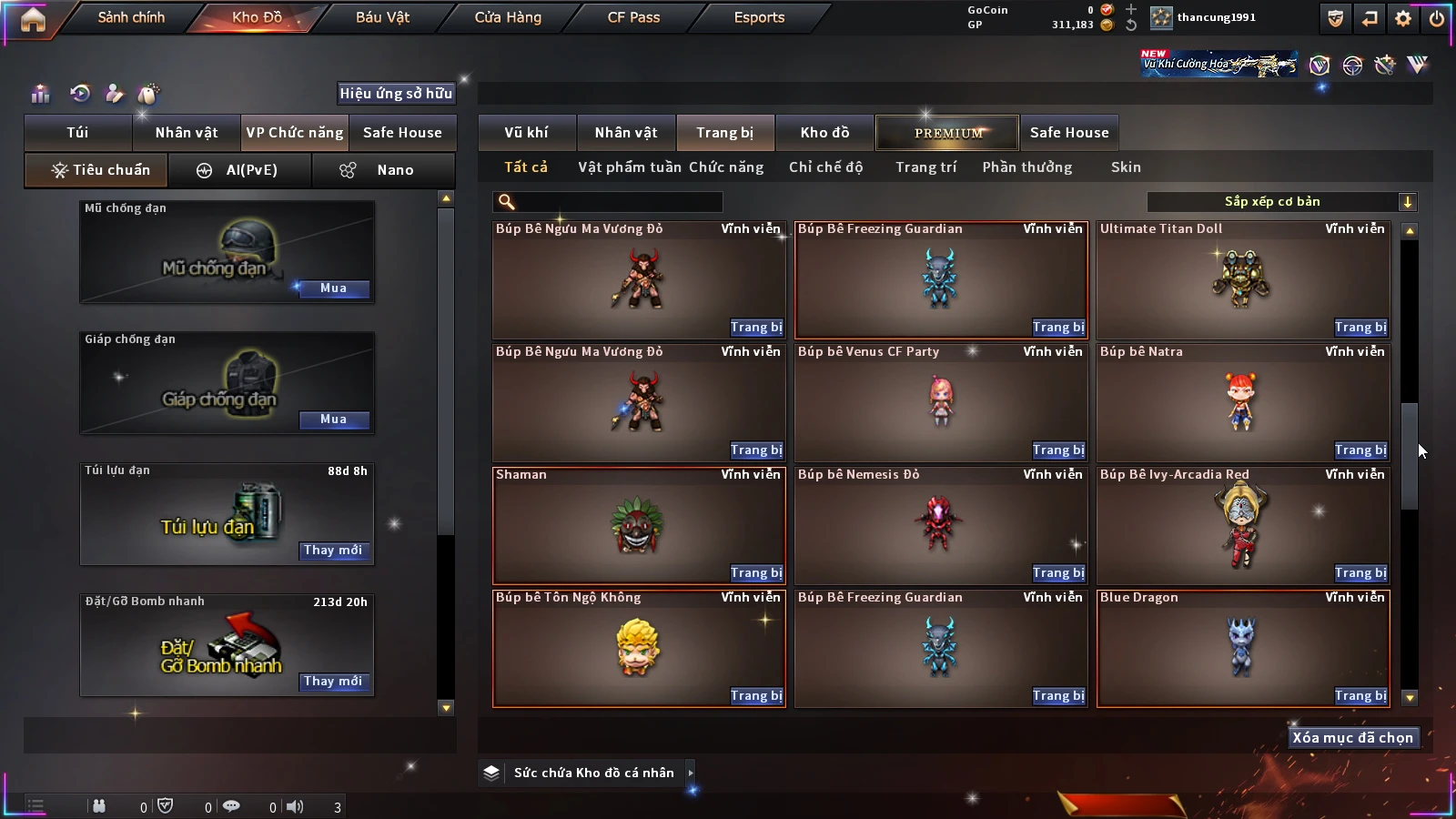The width and height of the screenshot is (1456, 819).
Task: Open Hiệu ứng sở hữu effects
Action: (396, 94)
